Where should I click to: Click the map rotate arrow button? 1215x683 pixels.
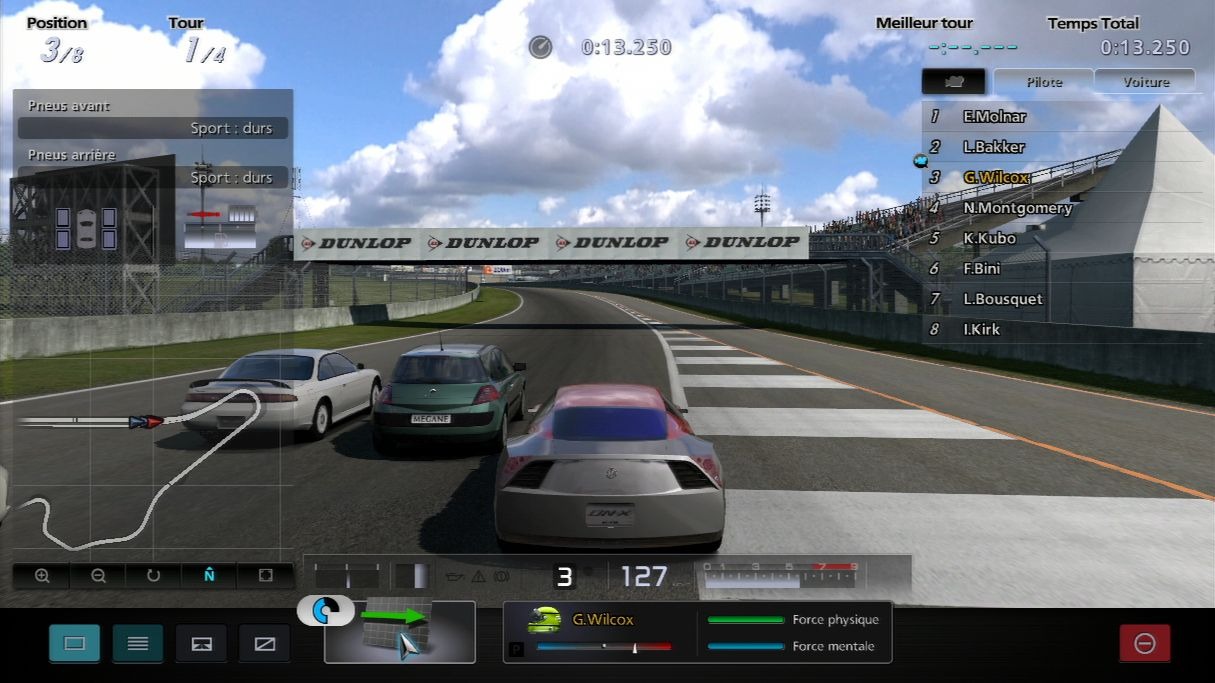(153, 576)
